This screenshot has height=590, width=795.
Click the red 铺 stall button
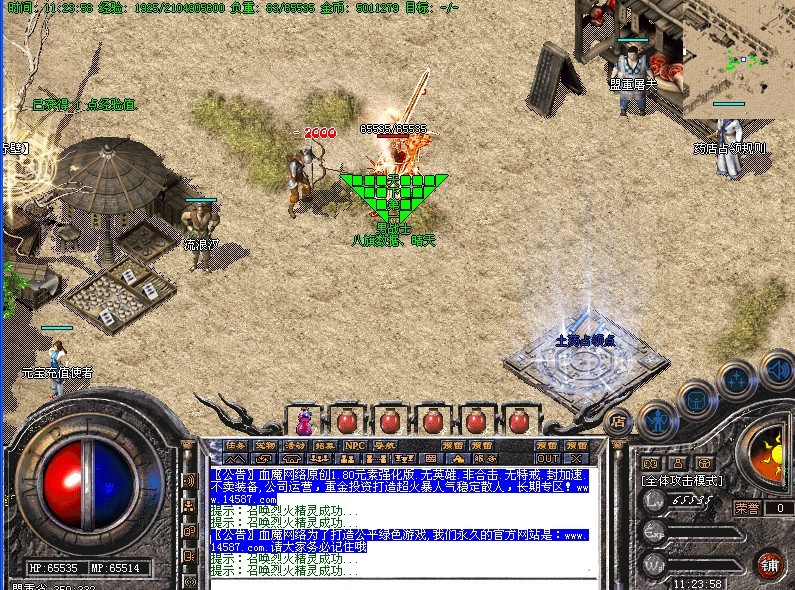coord(768,563)
